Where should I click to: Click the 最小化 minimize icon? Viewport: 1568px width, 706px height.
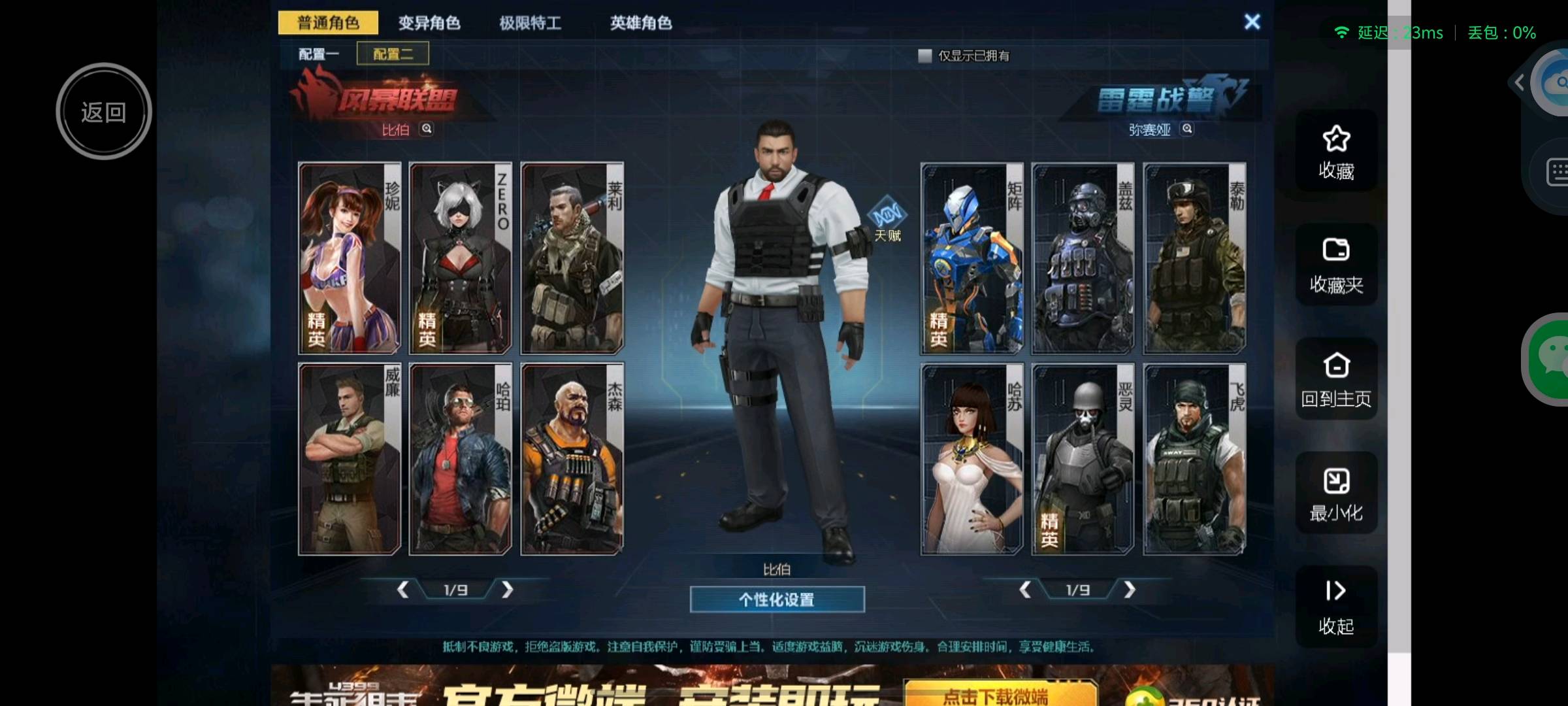tap(1337, 492)
